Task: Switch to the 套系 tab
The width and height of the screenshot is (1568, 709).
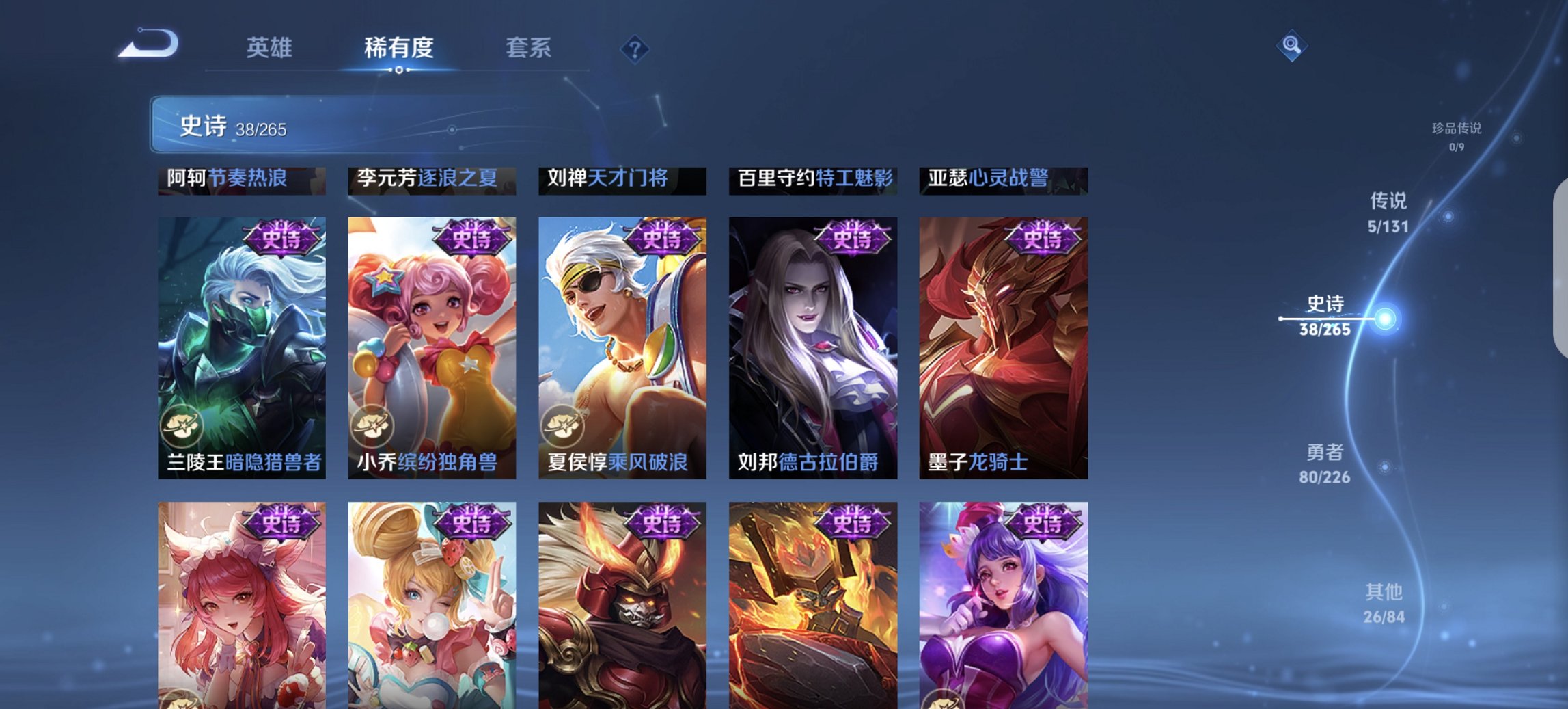Action: [x=529, y=48]
